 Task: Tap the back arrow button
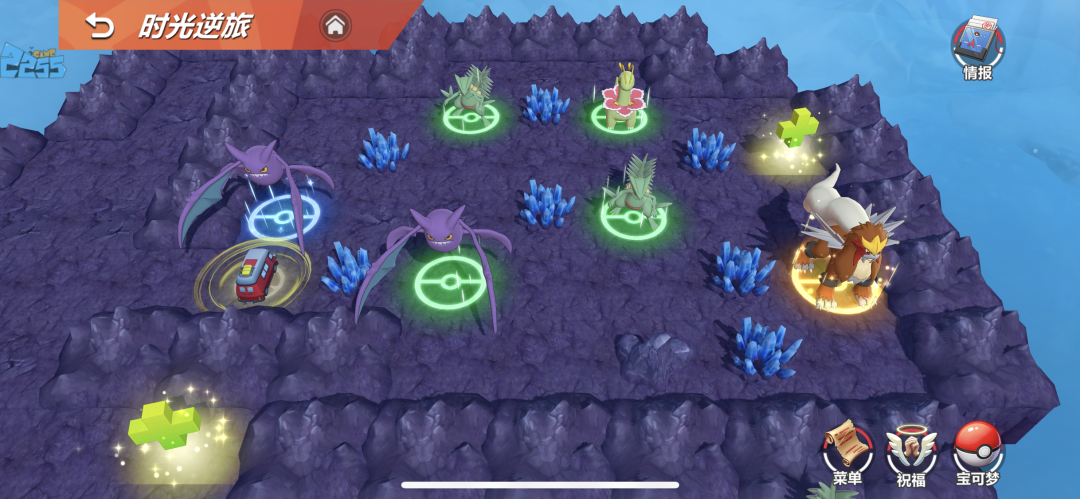click(x=100, y=26)
